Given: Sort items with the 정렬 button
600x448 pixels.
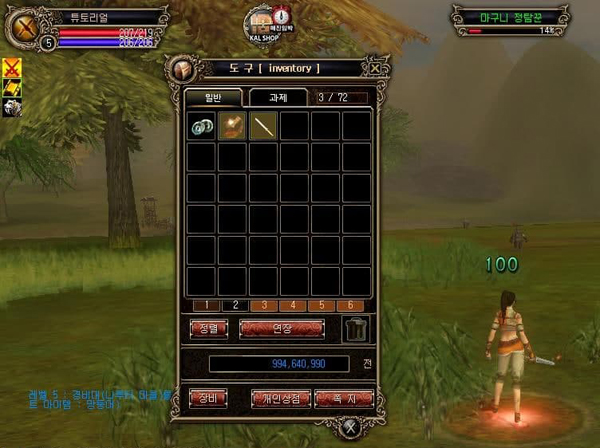Looking at the screenshot, I should (208, 327).
